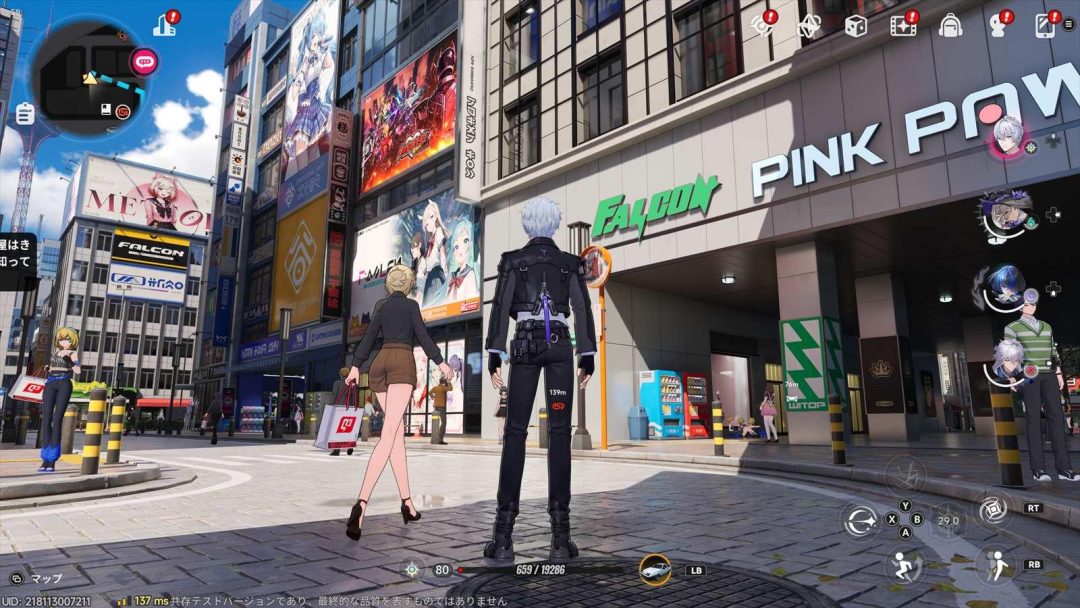Select the top white-haired character portrait
This screenshot has width=1080, height=608.
coord(1007,135)
